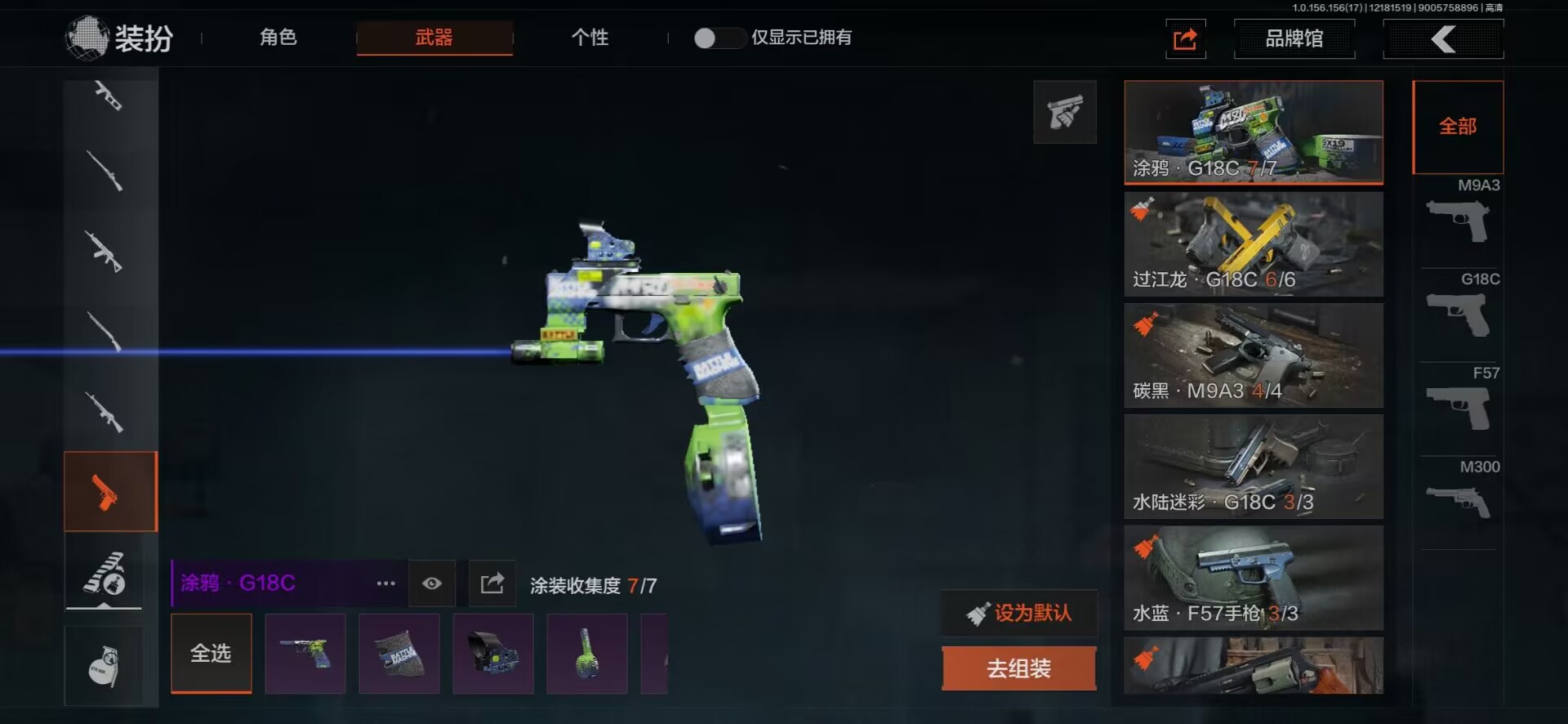The height and width of the screenshot is (724, 1568).
Task: Set skin as default with 设为默认
Action: pos(1019,613)
